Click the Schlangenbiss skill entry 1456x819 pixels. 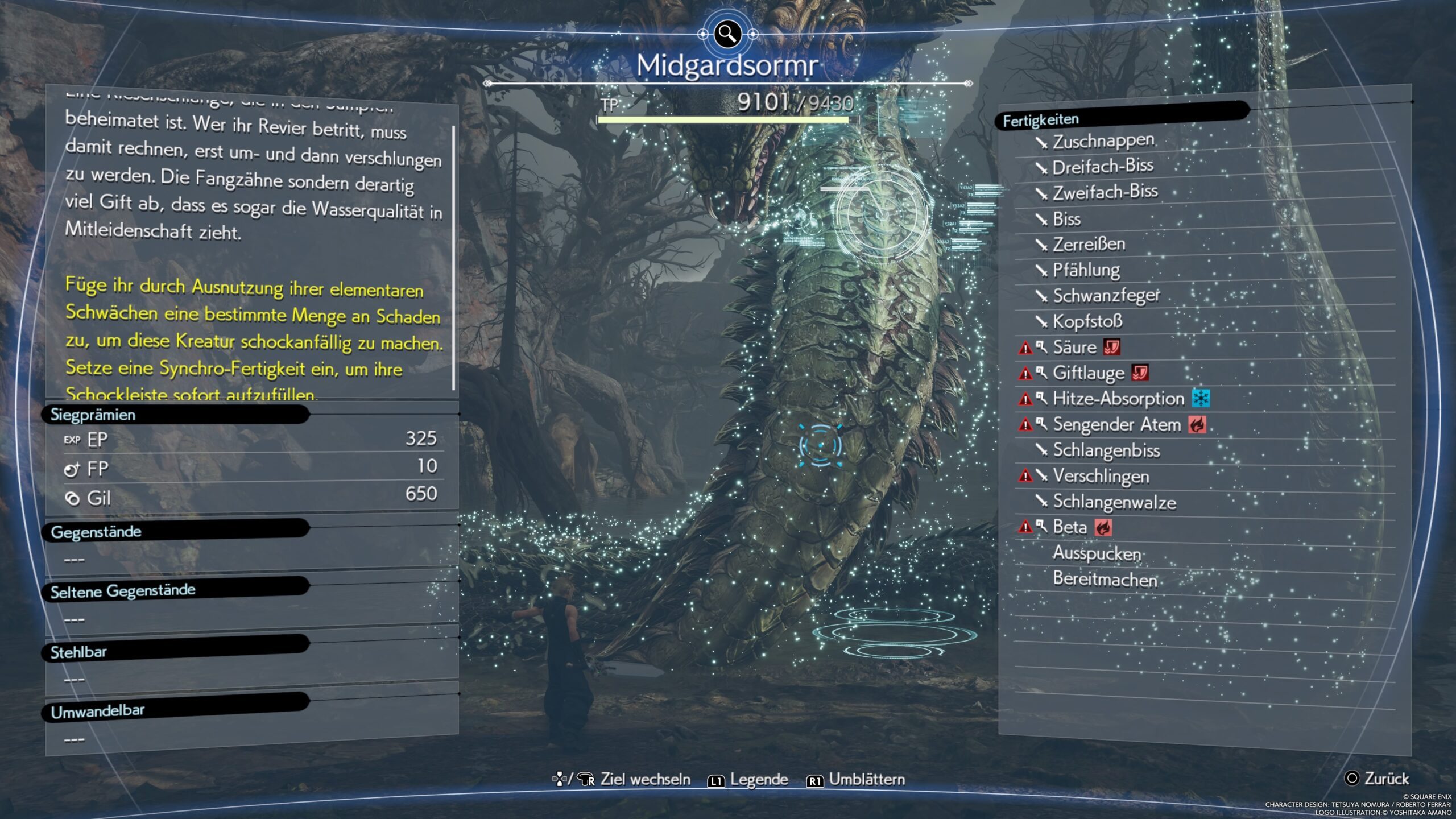point(1106,450)
